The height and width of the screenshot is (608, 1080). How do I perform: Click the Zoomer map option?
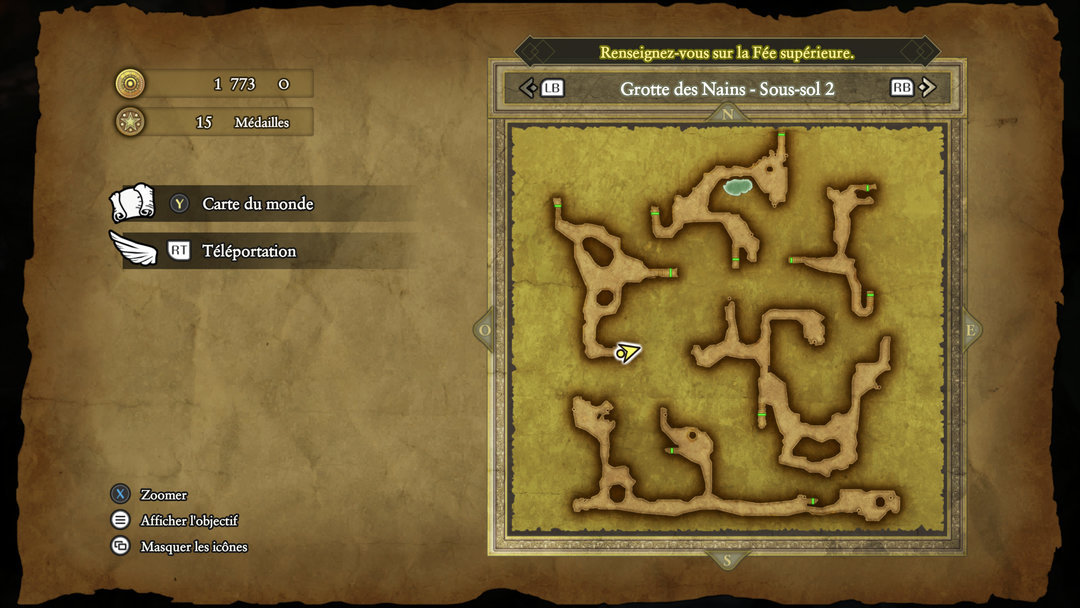pyautogui.click(x=163, y=495)
